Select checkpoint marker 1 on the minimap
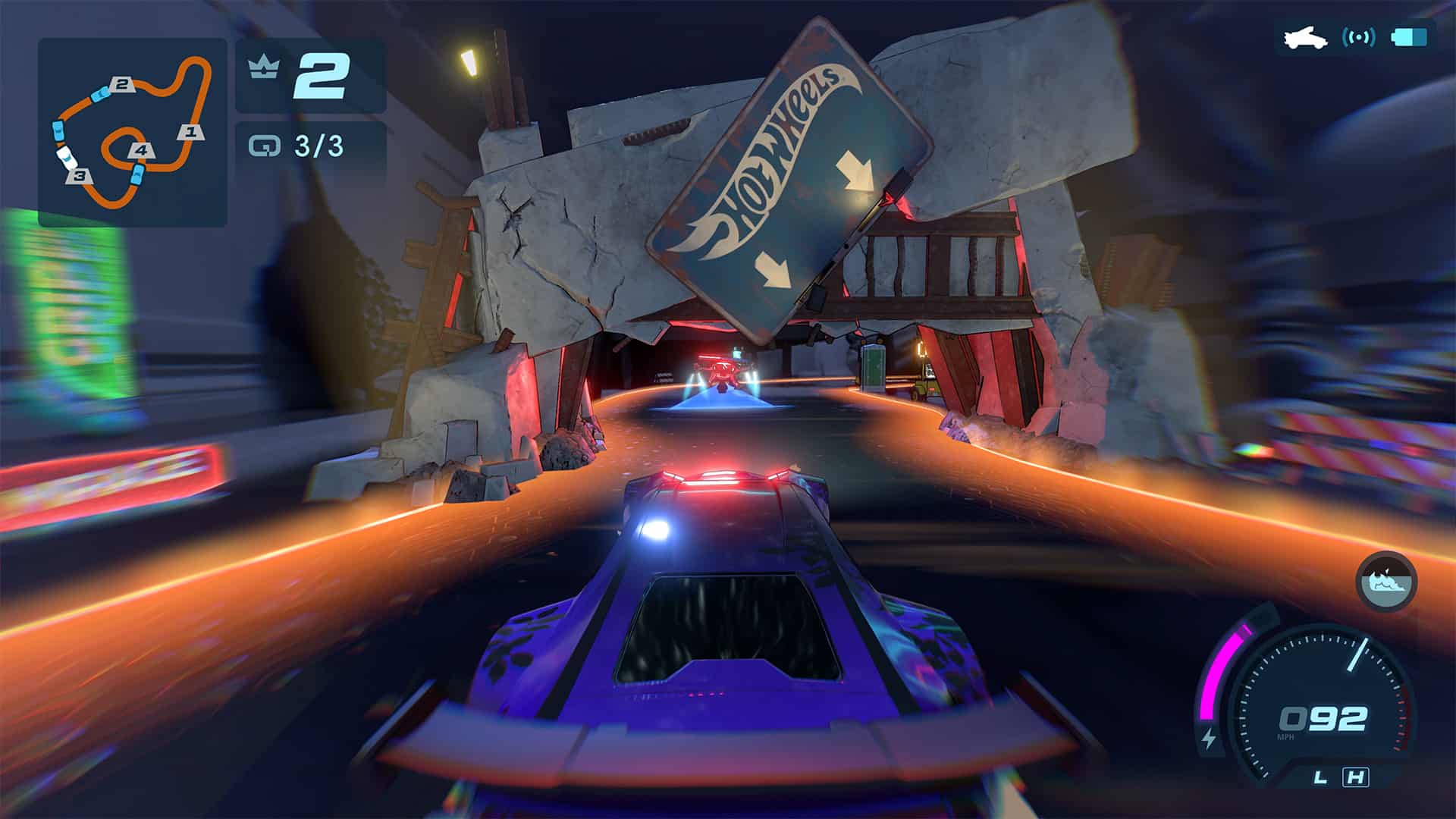 [191, 132]
